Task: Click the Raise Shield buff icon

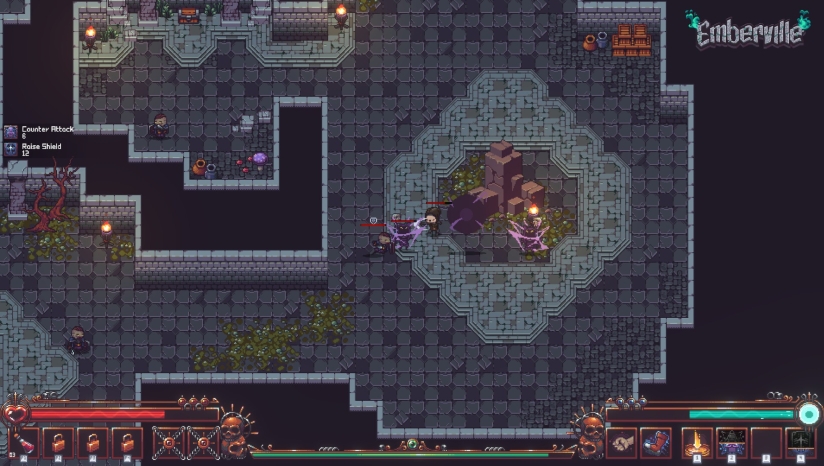Action: click(x=11, y=149)
